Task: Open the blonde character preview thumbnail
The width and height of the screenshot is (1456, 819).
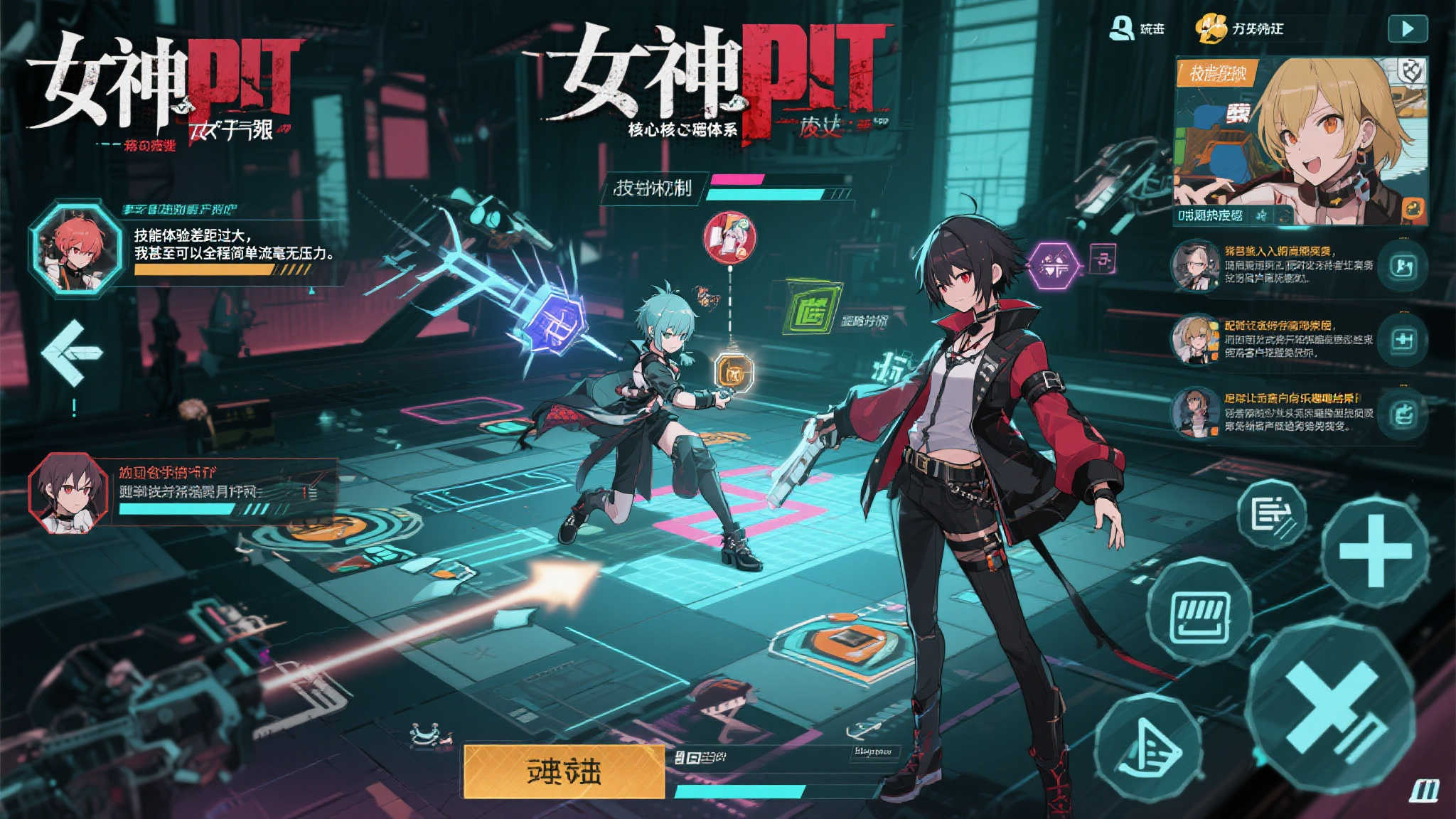Action: click(1300, 141)
